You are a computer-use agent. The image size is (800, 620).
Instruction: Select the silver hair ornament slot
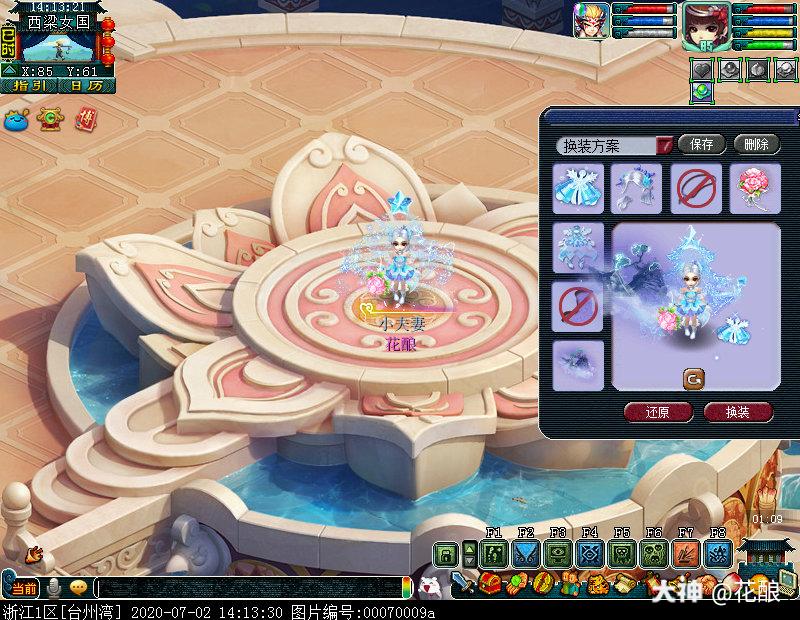click(637, 188)
